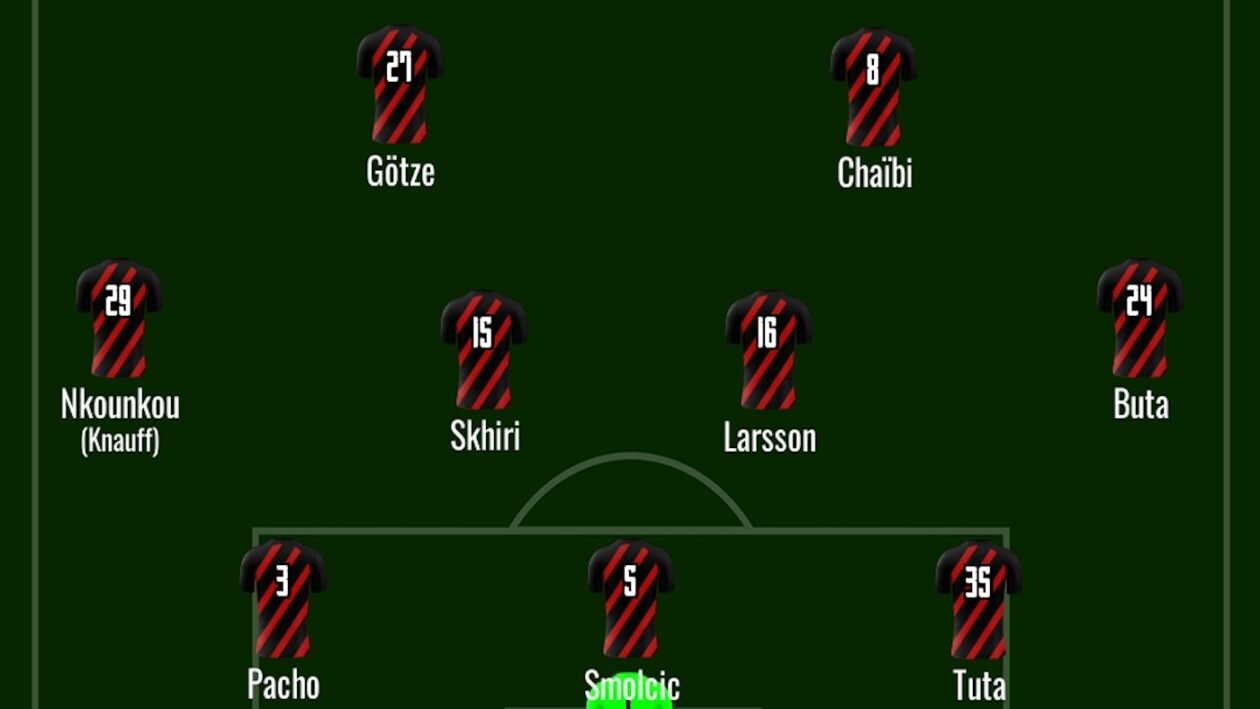
Task: Choose Chaïbi's number 8 shirt
Action: click(873, 86)
